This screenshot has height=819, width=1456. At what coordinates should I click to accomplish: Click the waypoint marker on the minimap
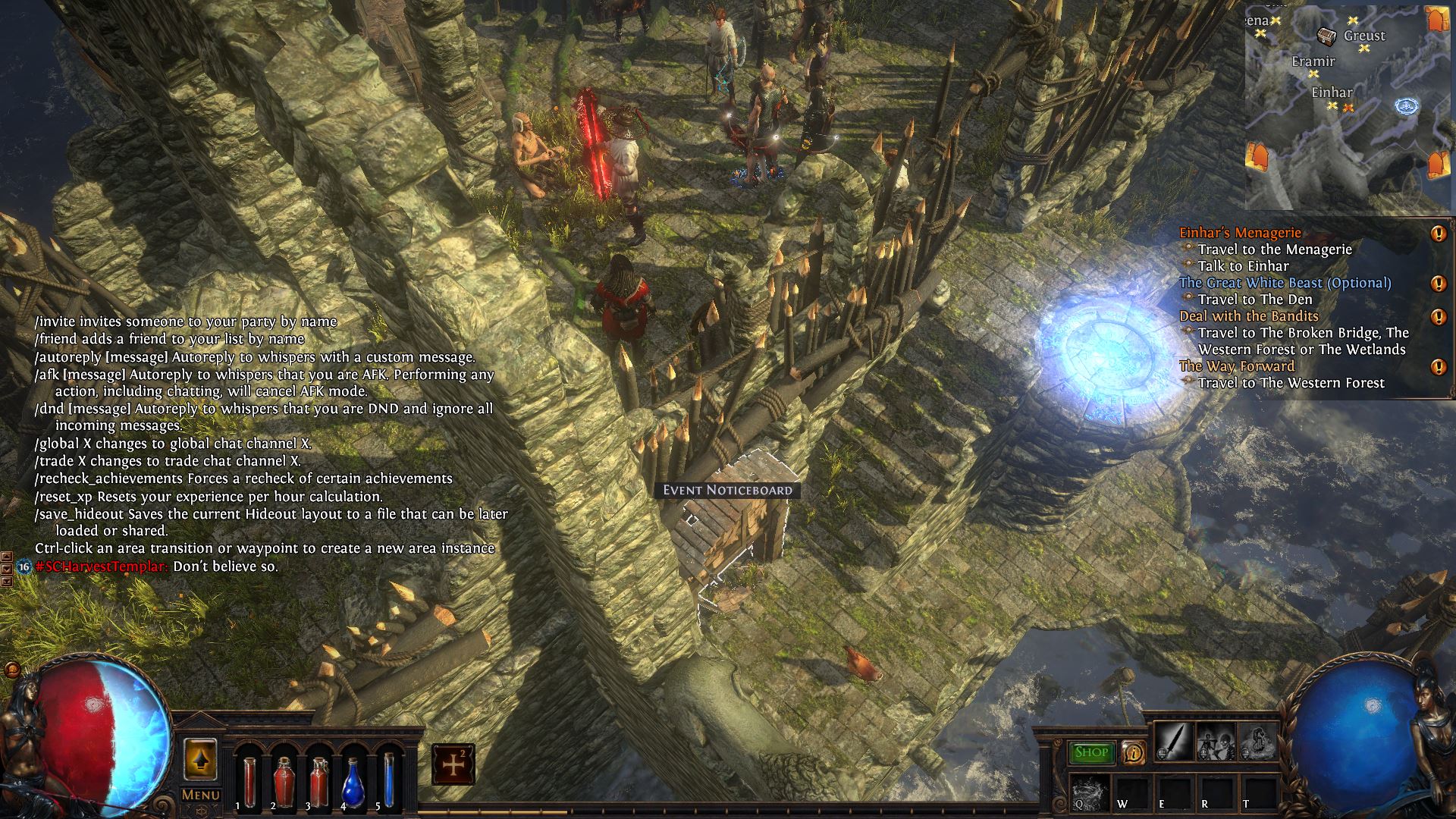1407,107
